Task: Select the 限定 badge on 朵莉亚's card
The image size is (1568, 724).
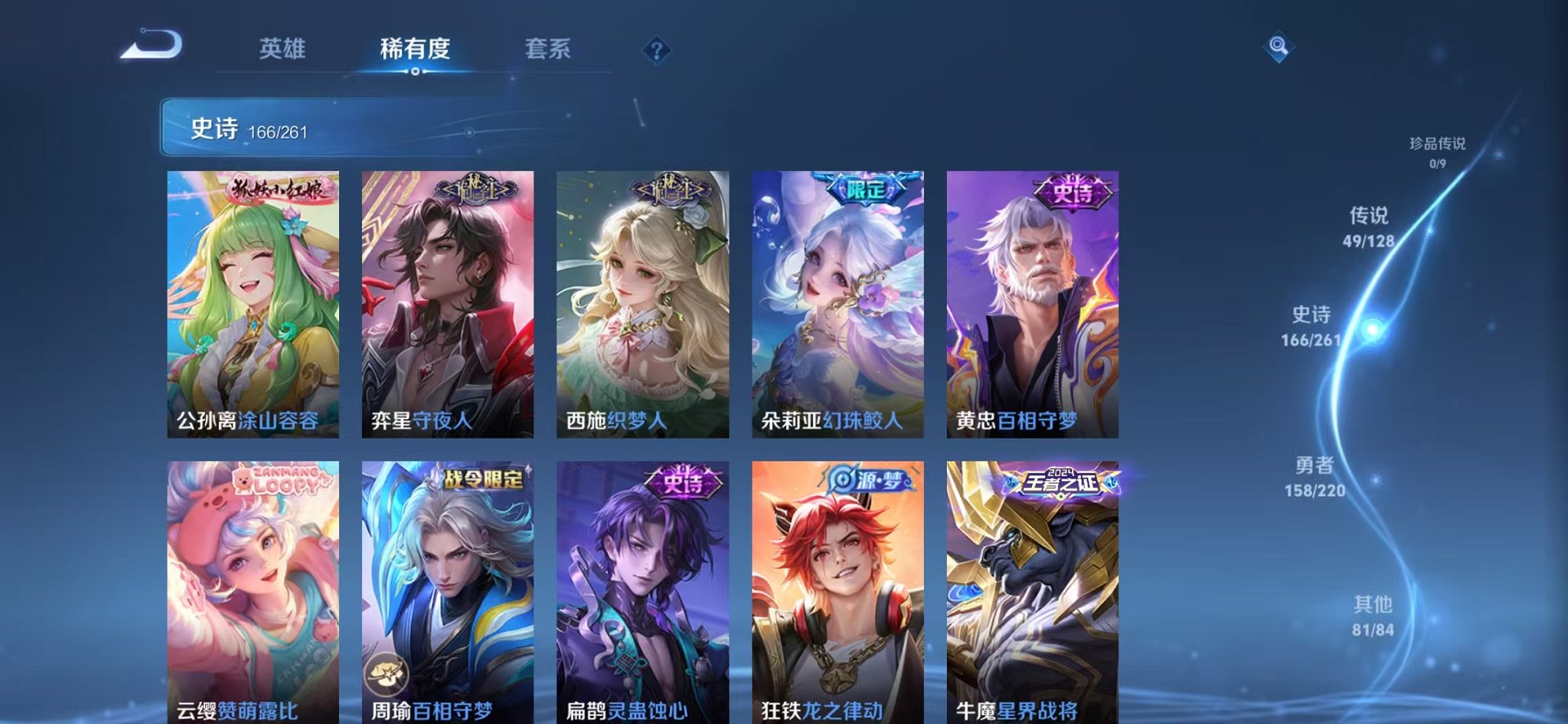Action: 867,187
